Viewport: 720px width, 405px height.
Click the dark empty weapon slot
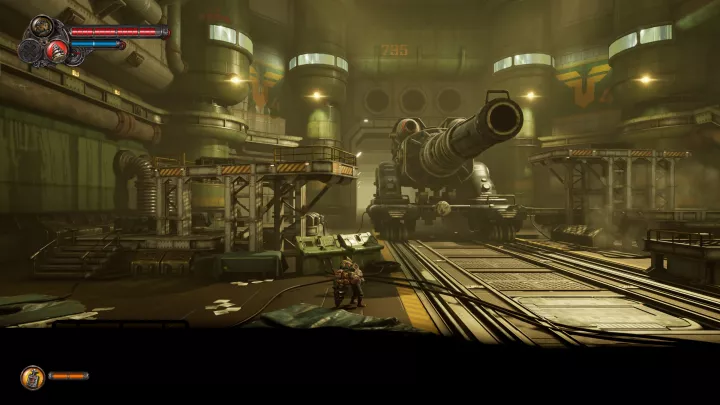coord(32,49)
